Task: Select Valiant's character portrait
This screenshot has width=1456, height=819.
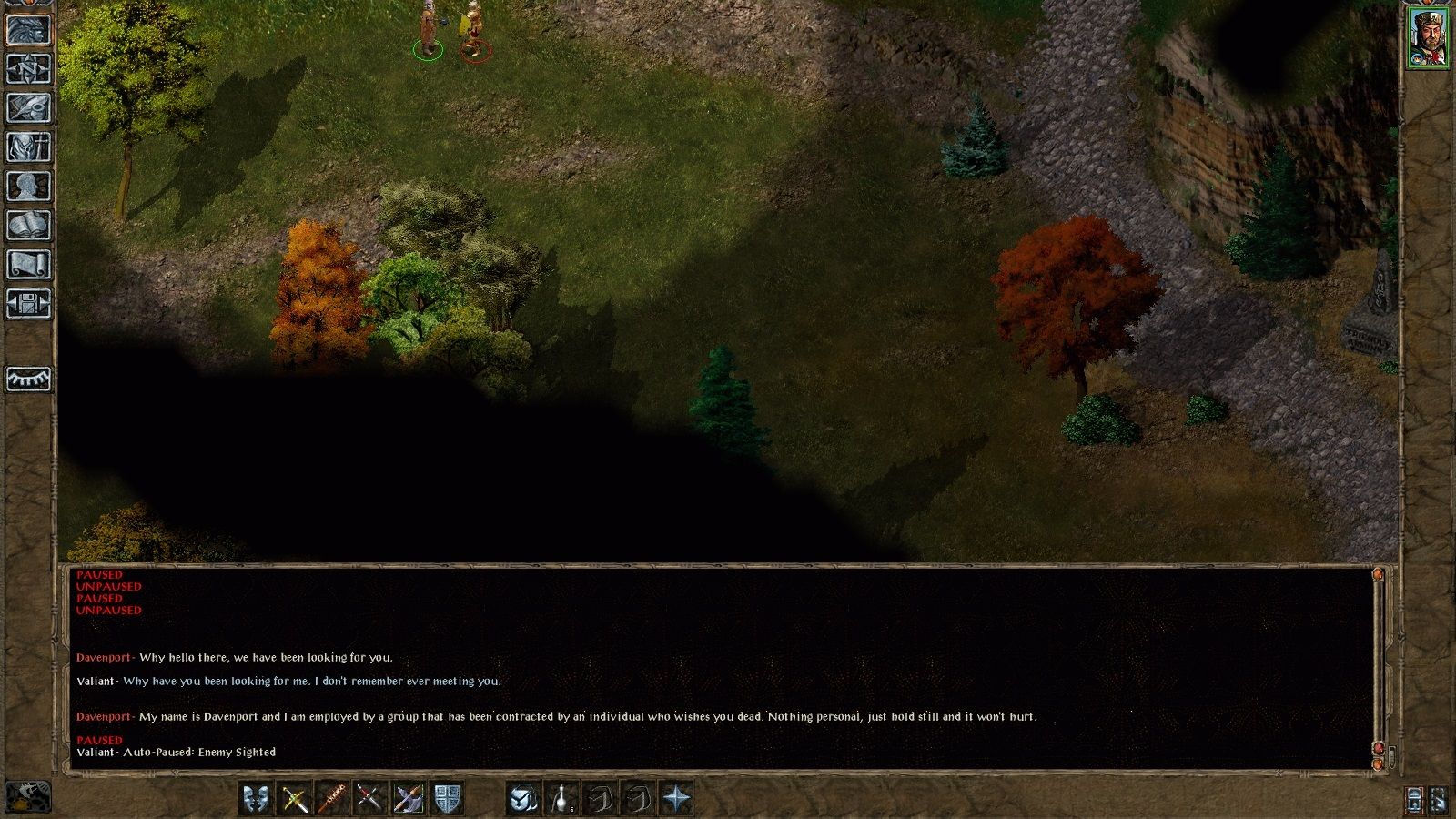Action: [1428, 37]
